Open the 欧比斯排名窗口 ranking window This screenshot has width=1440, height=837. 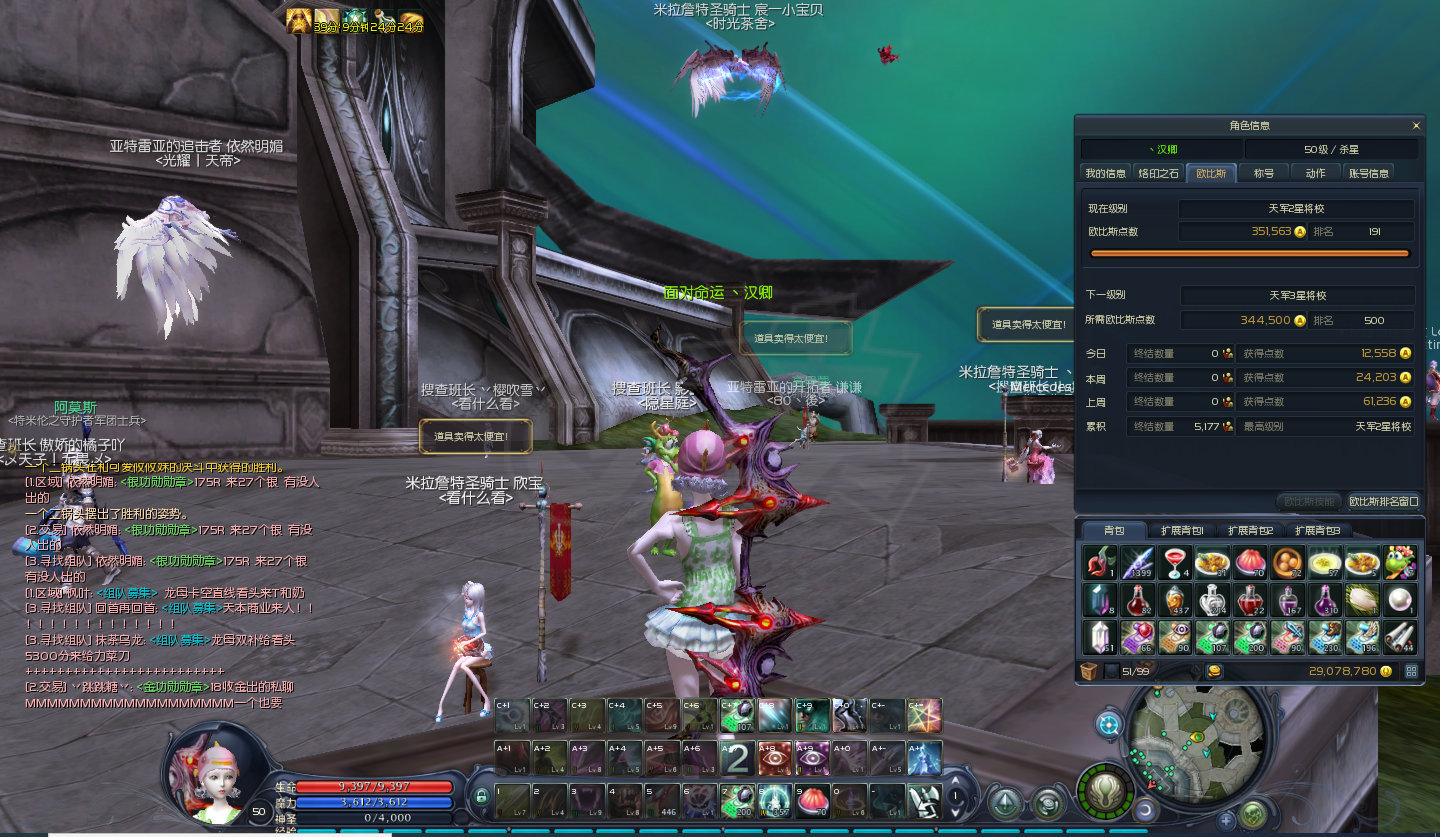click(1384, 501)
